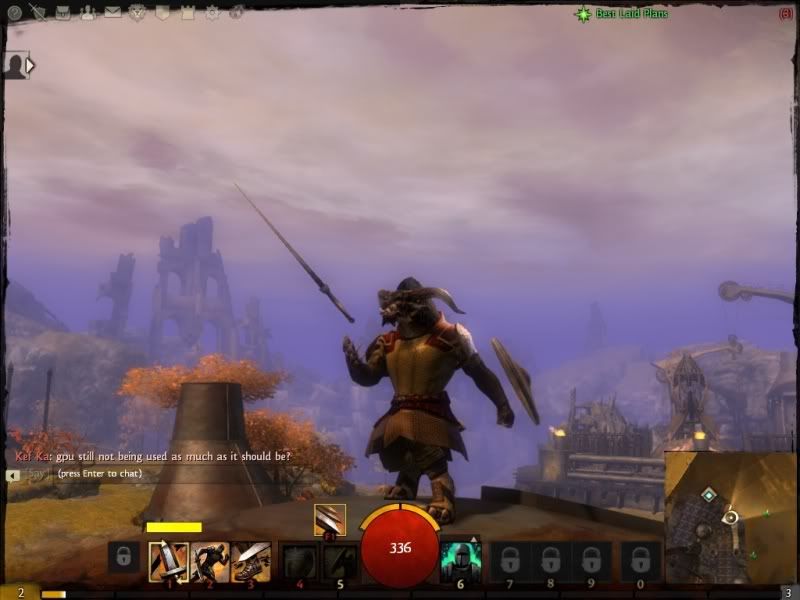Open the gear options icon
The width and height of the screenshot is (800, 600).
(x=212, y=14)
